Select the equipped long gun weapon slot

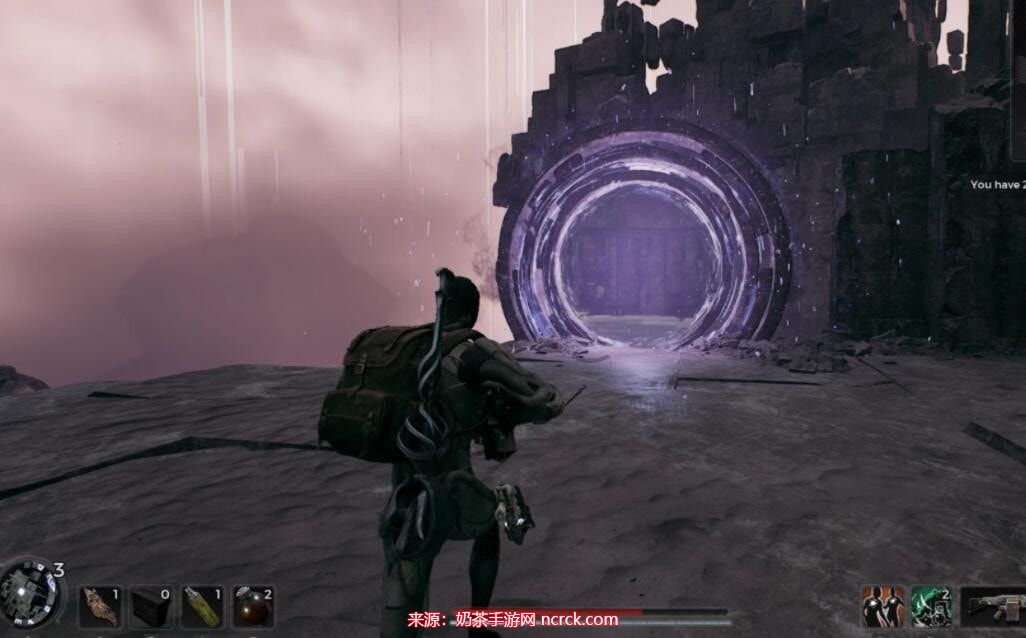(x=993, y=606)
